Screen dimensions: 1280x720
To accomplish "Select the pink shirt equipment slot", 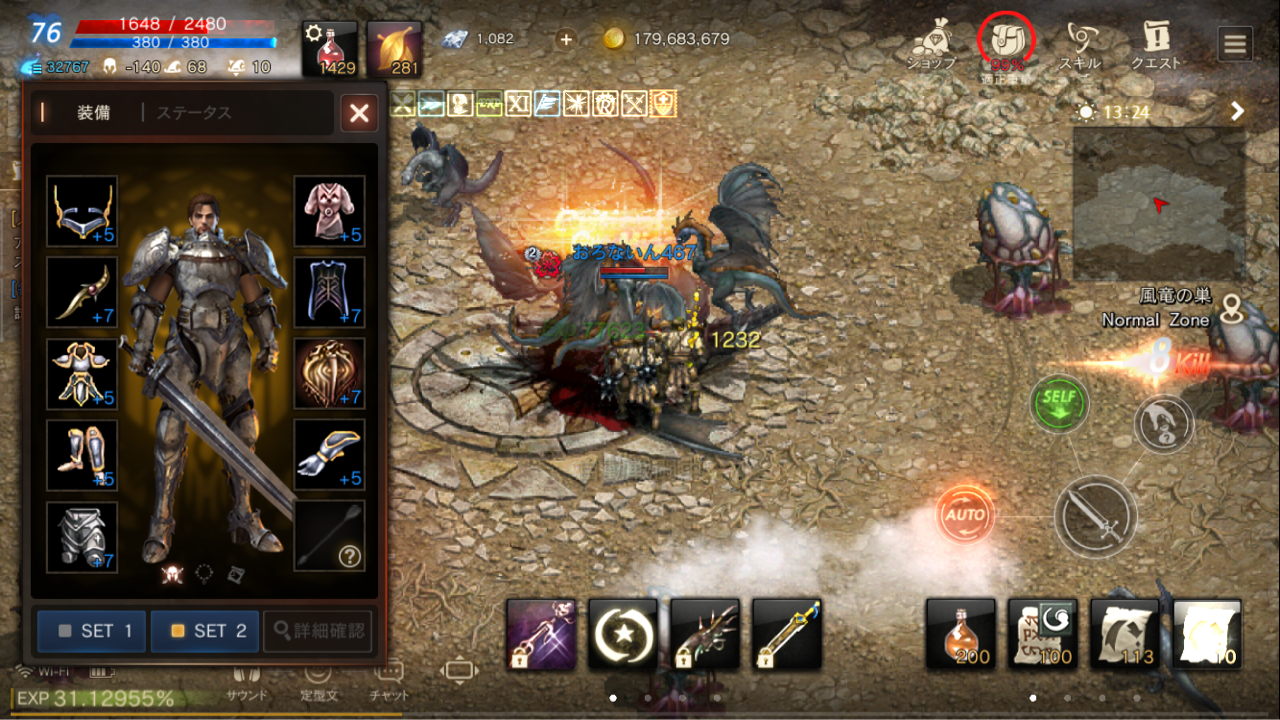I will tap(329, 211).
